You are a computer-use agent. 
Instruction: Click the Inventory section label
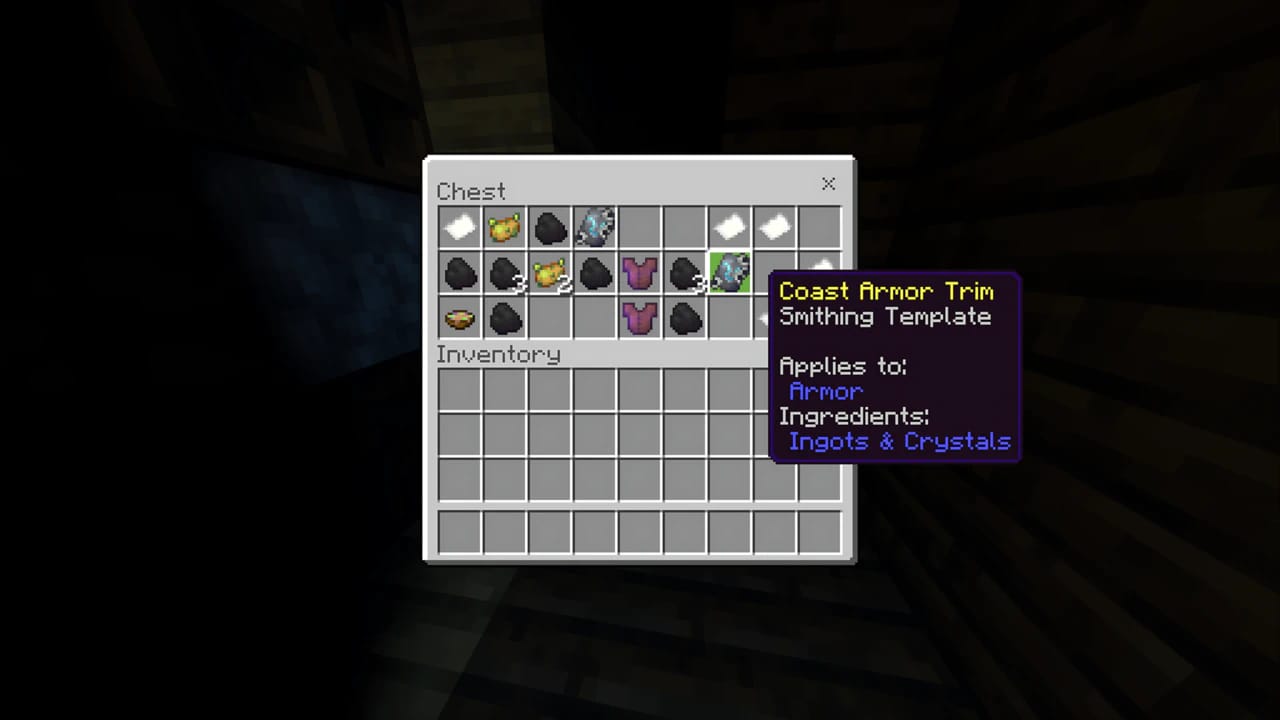[498, 354]
